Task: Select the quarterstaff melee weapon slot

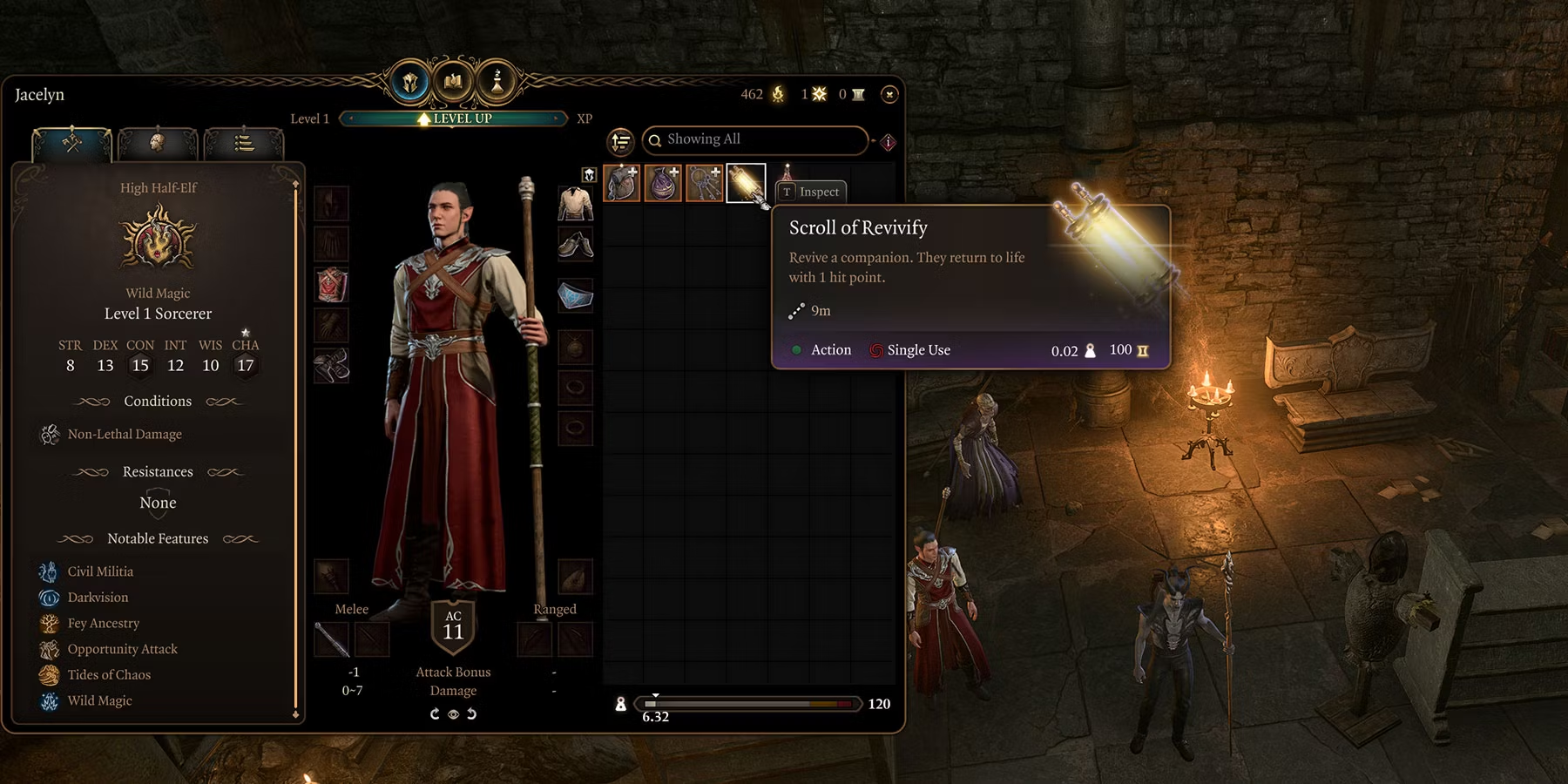Action: [x=332, y=639]
